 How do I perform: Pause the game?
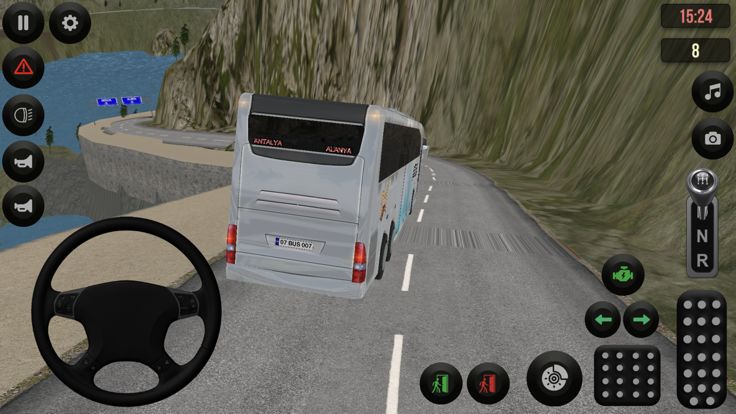tap(23, 21)
